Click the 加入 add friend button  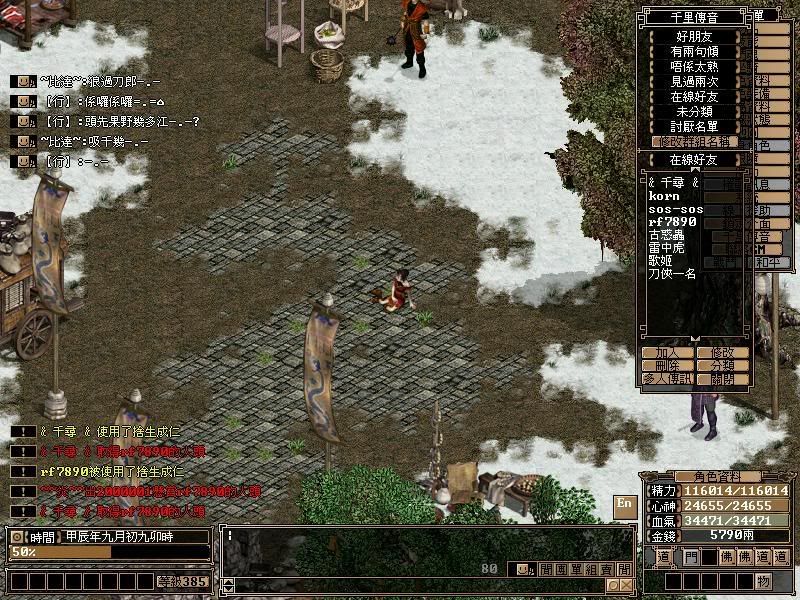point(667,353)
